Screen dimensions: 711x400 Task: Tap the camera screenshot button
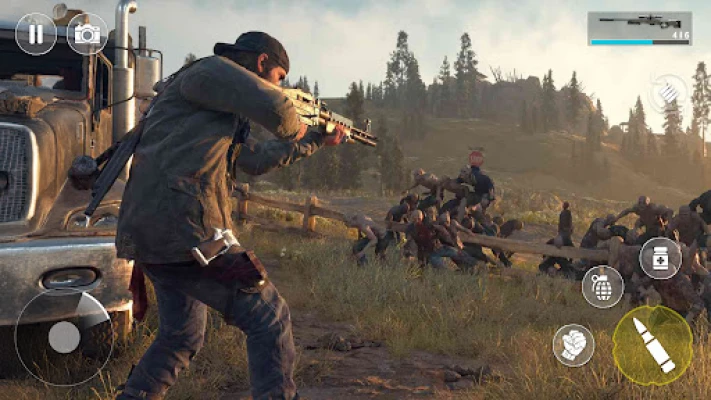pyautogui.click(x=87, y=34)
